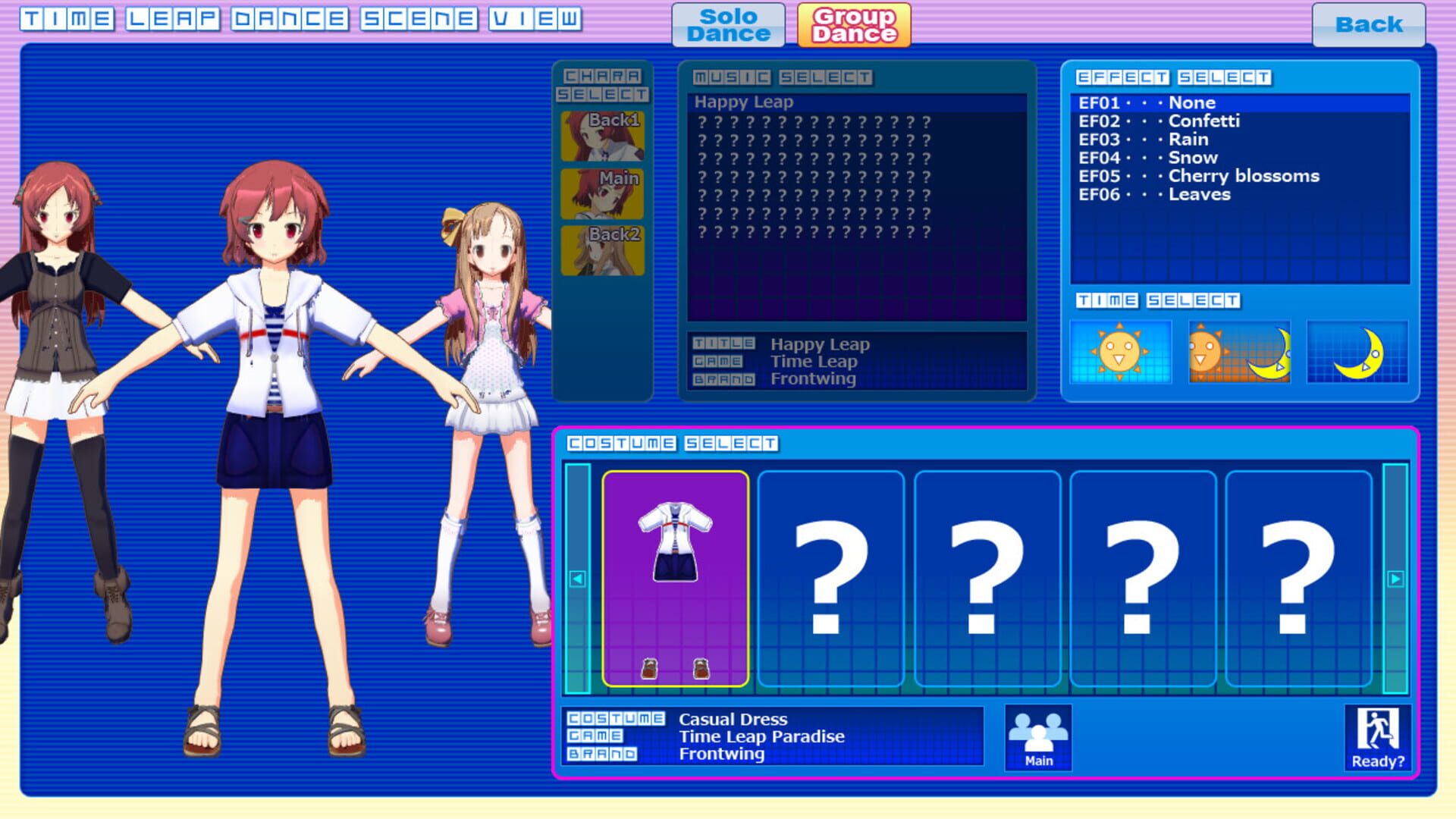
Task: Select the Main character portrait in Chara Select
Action: 601,193
